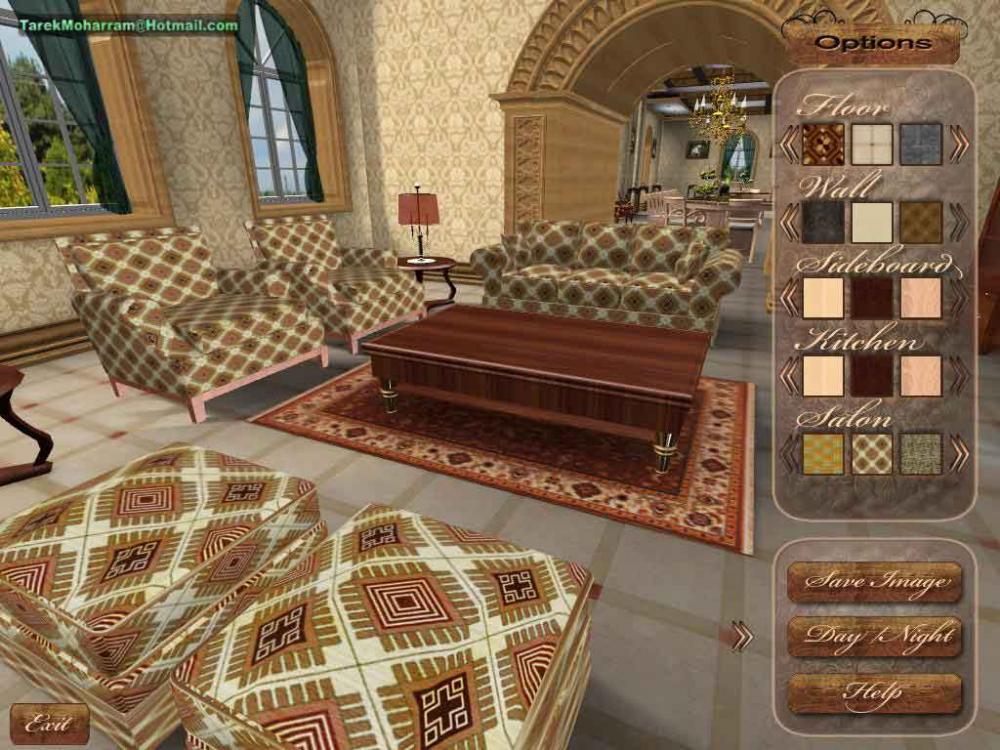
Task: Choose the brown patterned wall swatch
Action: (921, 222)
